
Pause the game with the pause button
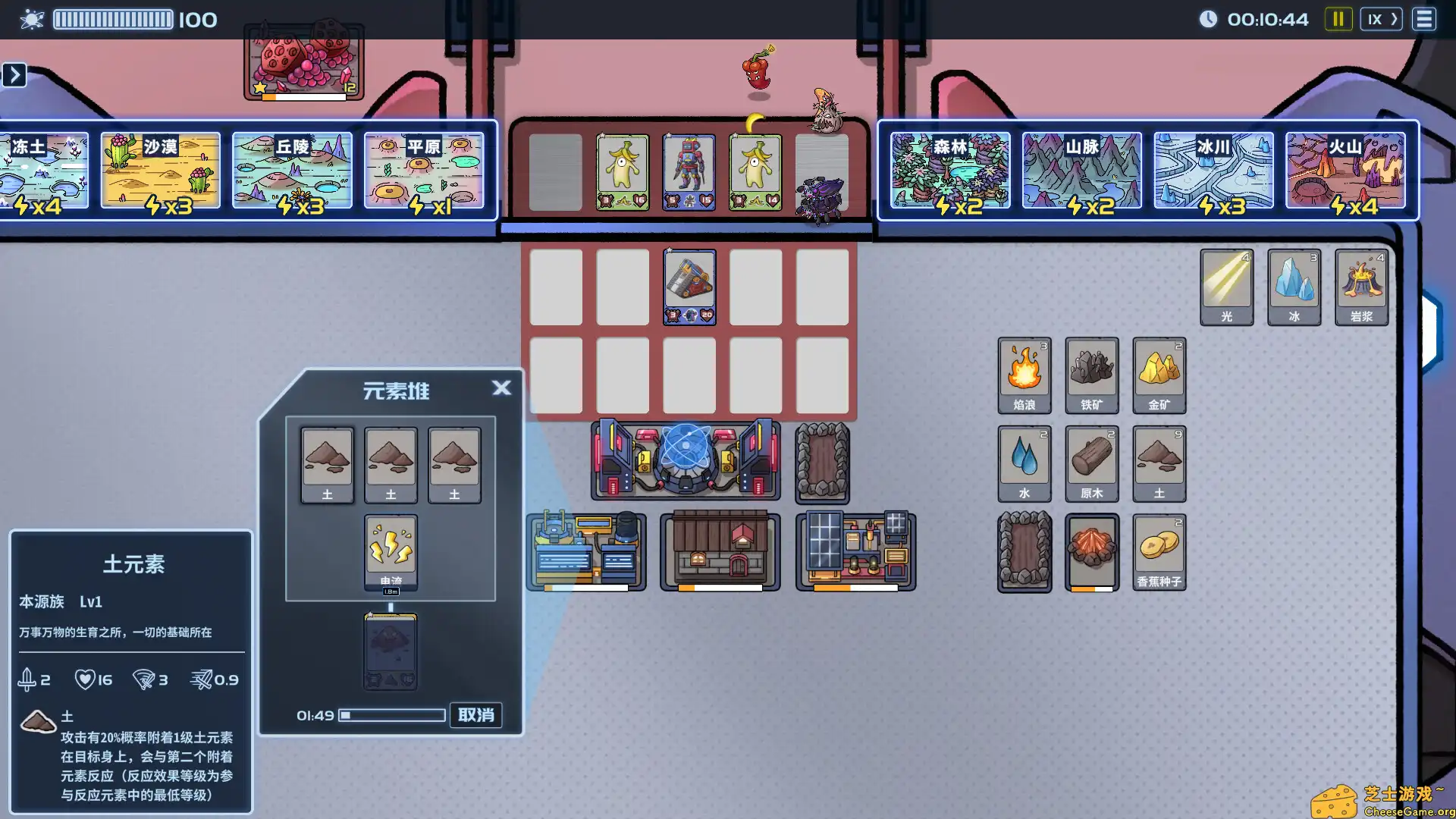pyautogui.click(x=1338, y=19)
